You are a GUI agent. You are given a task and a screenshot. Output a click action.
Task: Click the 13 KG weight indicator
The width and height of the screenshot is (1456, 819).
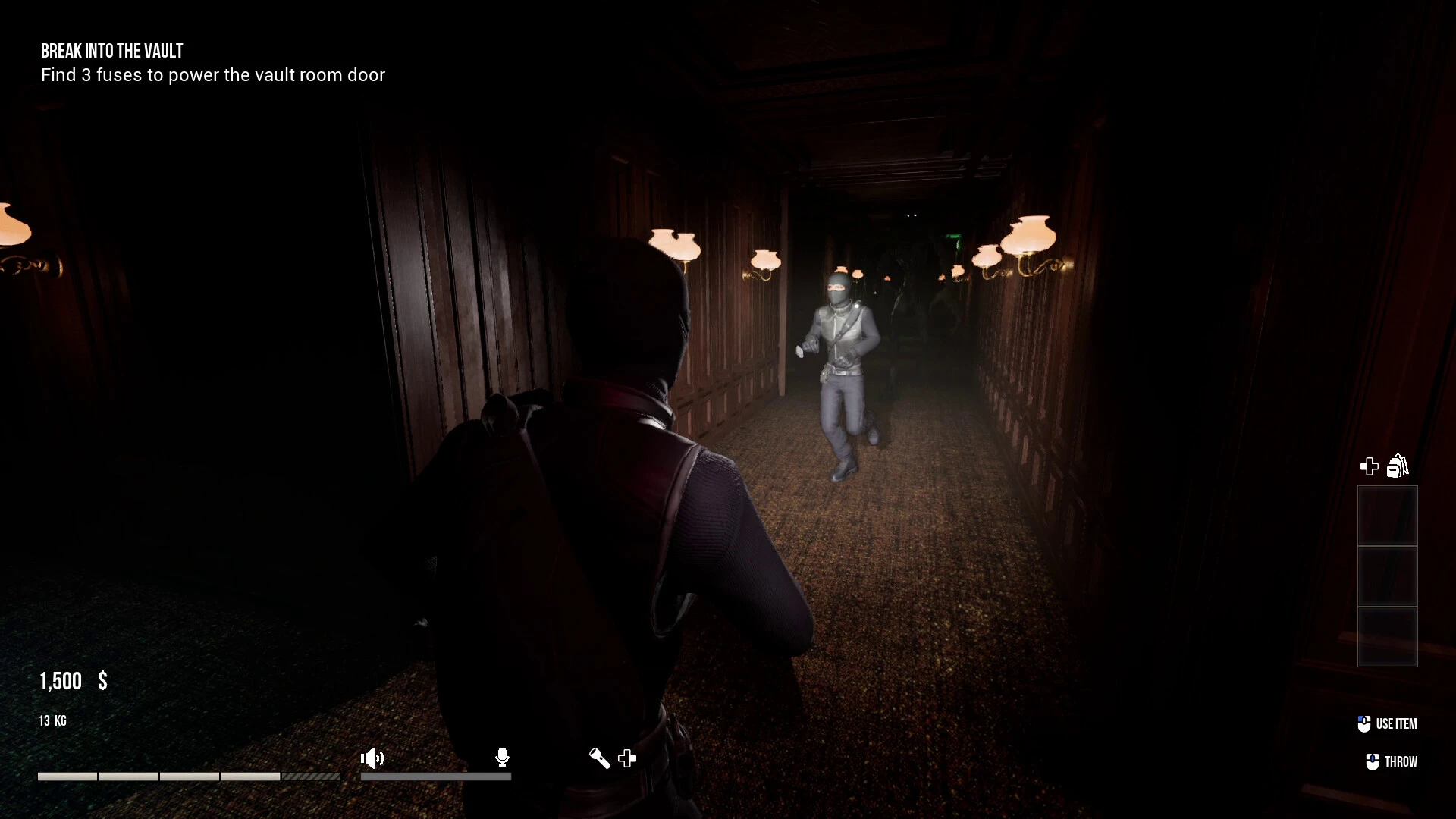[52, 721]
